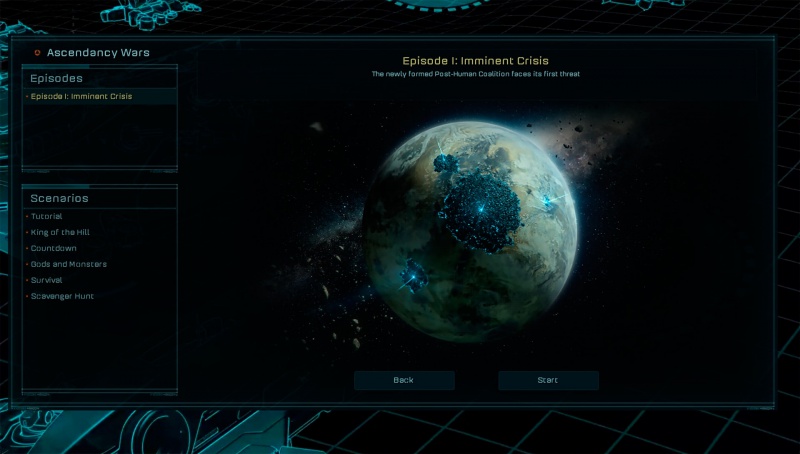Select the Countdown scenario

click(x=54, y=248)
